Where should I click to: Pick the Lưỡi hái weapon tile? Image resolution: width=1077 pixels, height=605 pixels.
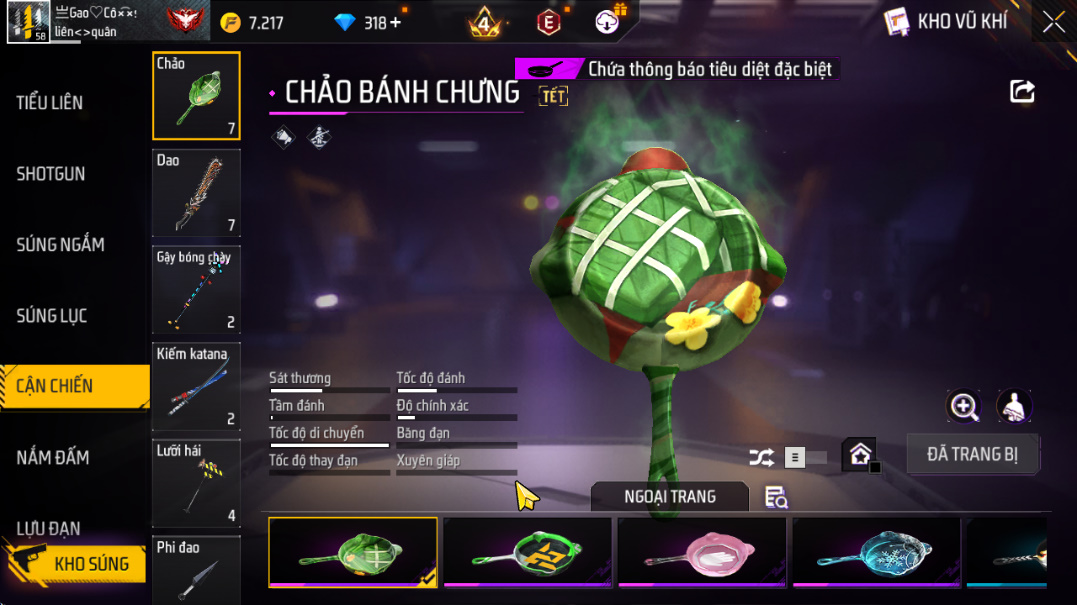click(x=196, y=483)
